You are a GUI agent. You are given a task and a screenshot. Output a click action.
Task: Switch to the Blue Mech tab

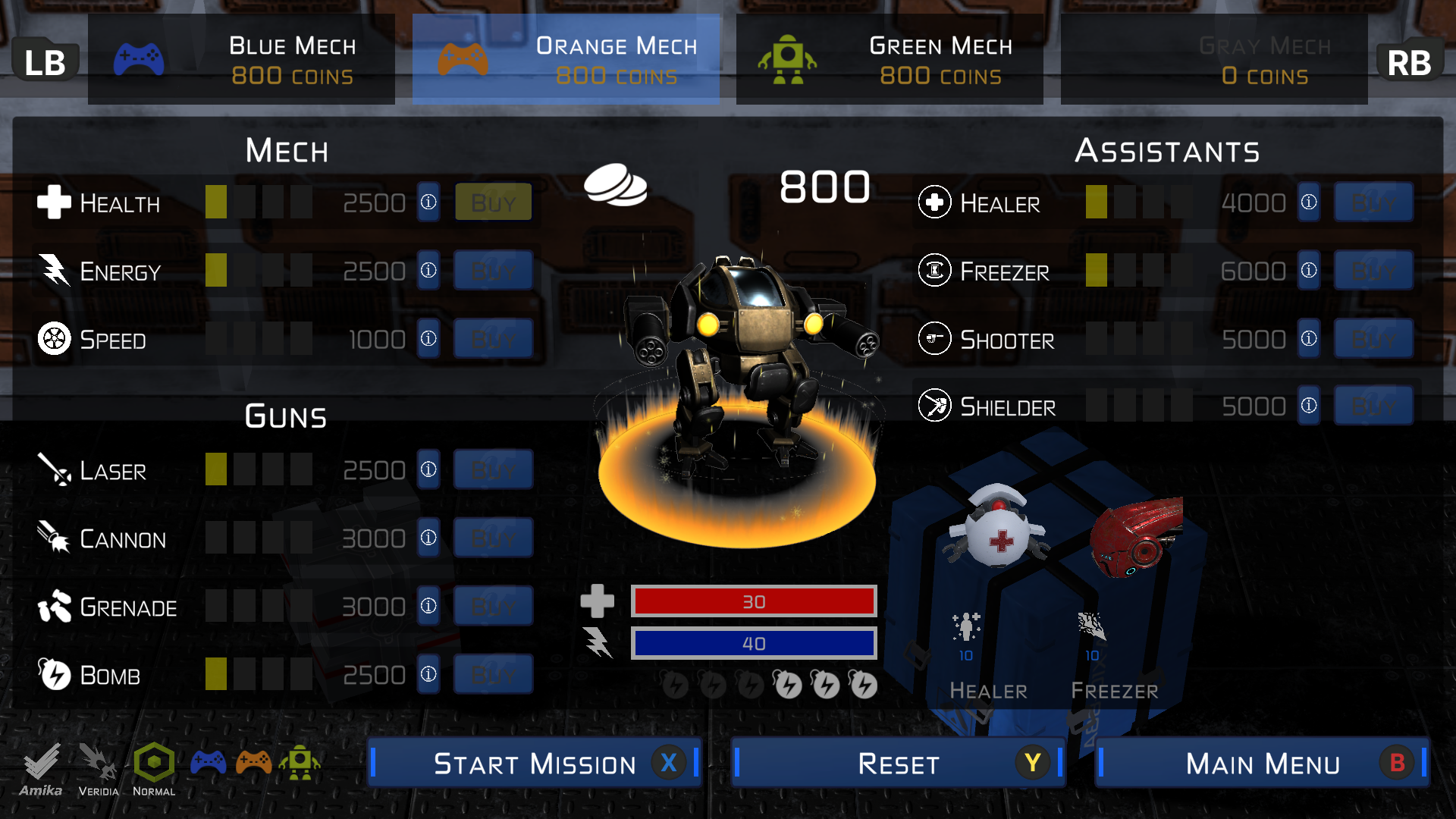241,60
